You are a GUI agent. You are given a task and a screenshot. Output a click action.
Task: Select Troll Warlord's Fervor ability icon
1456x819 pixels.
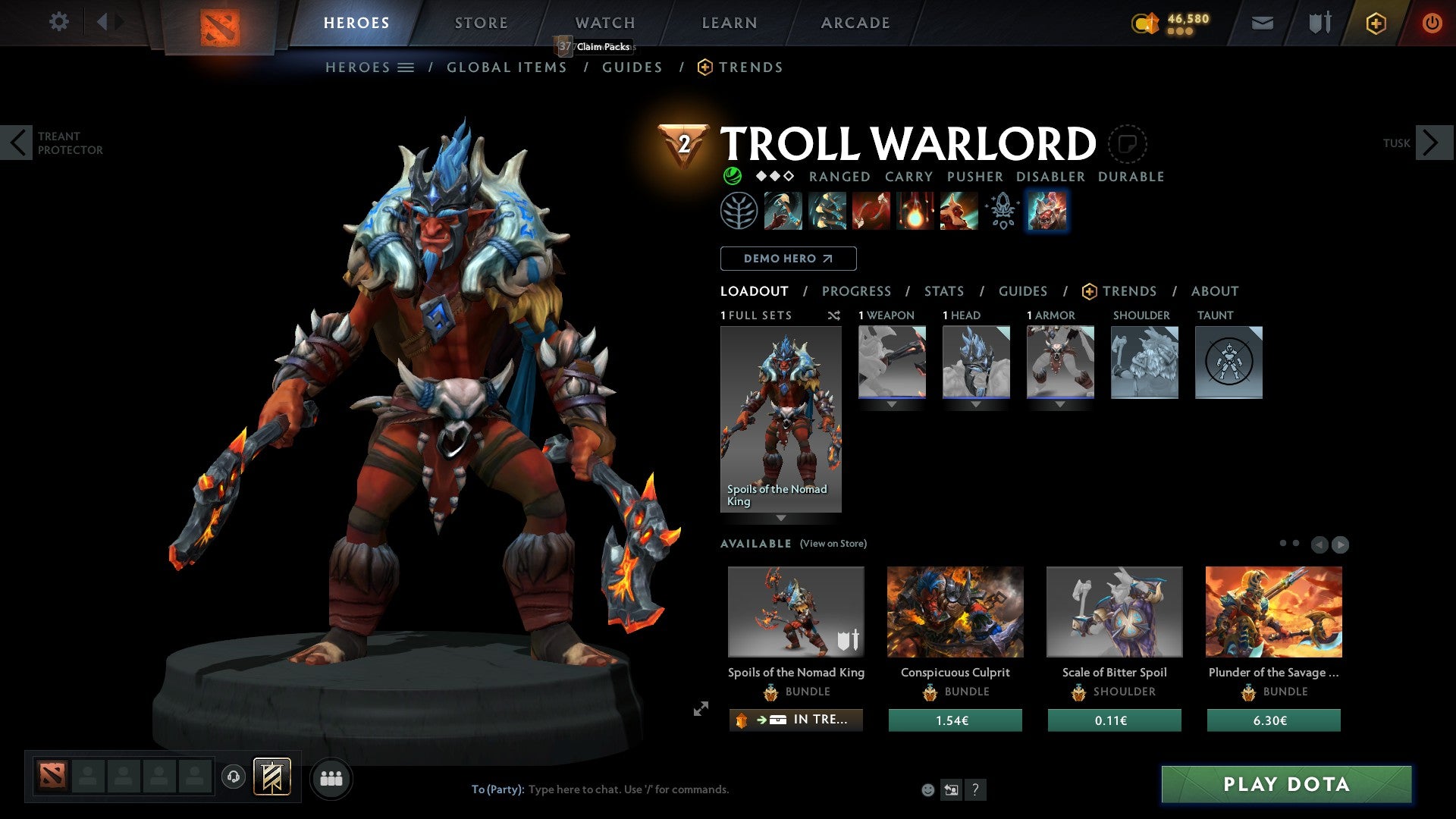pyautogui.click(x=915, y=211)
